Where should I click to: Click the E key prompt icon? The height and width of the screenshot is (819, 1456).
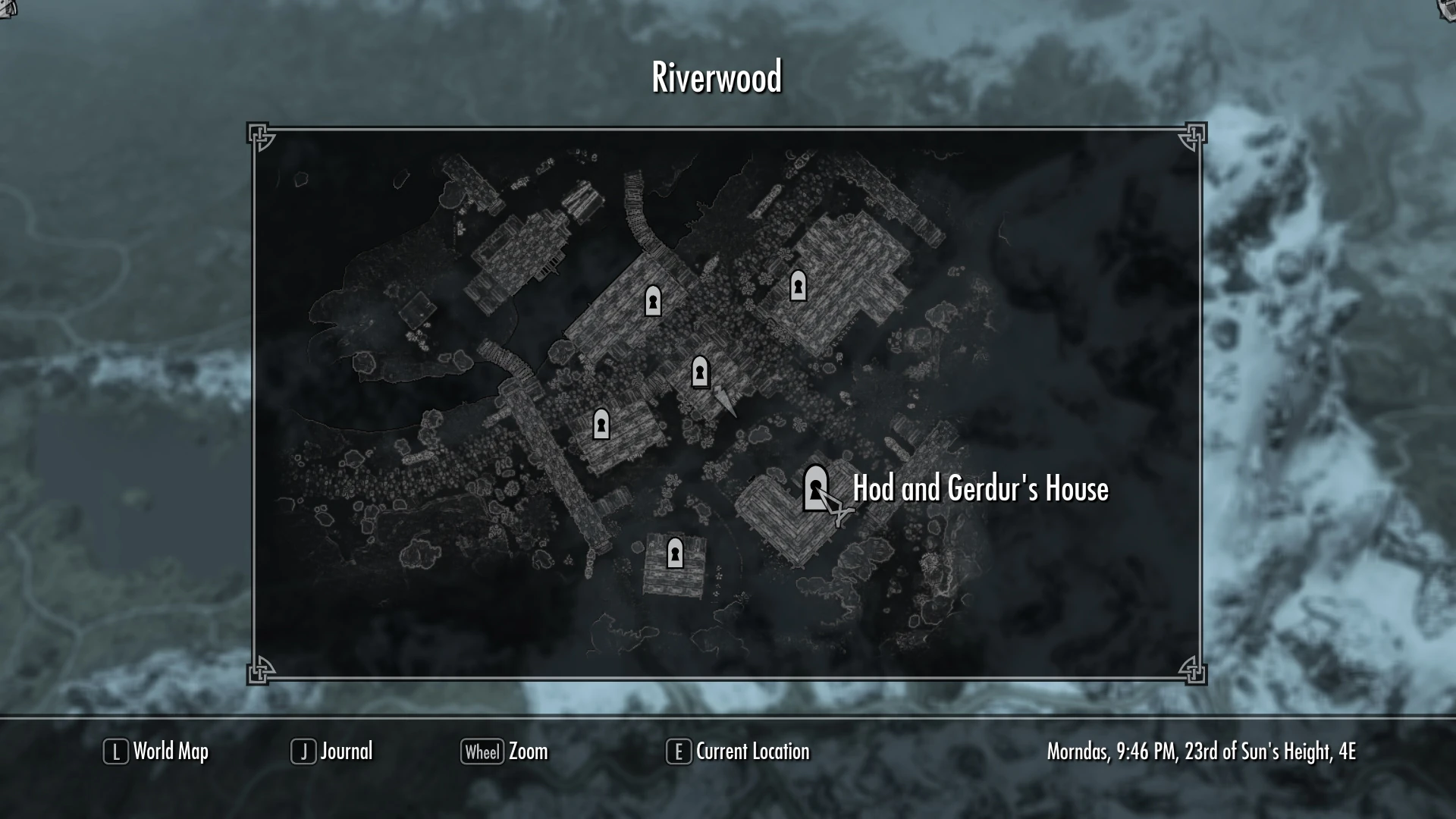(677, 752)
